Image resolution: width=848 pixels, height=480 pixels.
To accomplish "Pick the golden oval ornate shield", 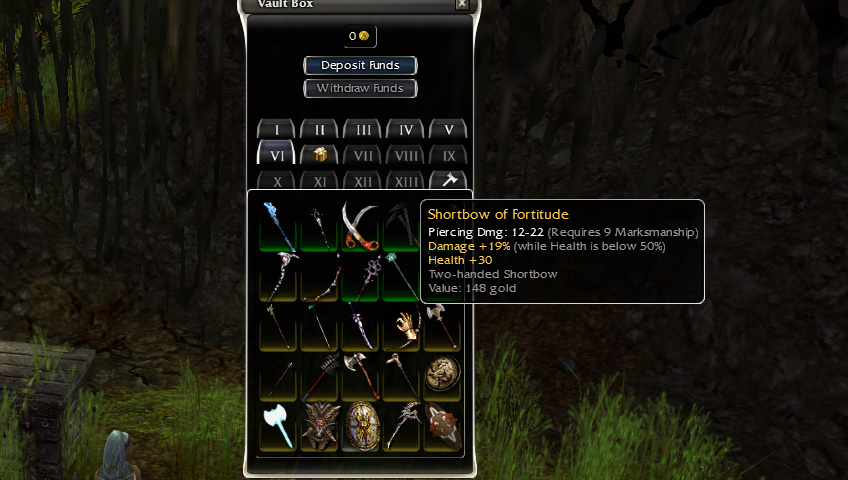I will (360, 426).
